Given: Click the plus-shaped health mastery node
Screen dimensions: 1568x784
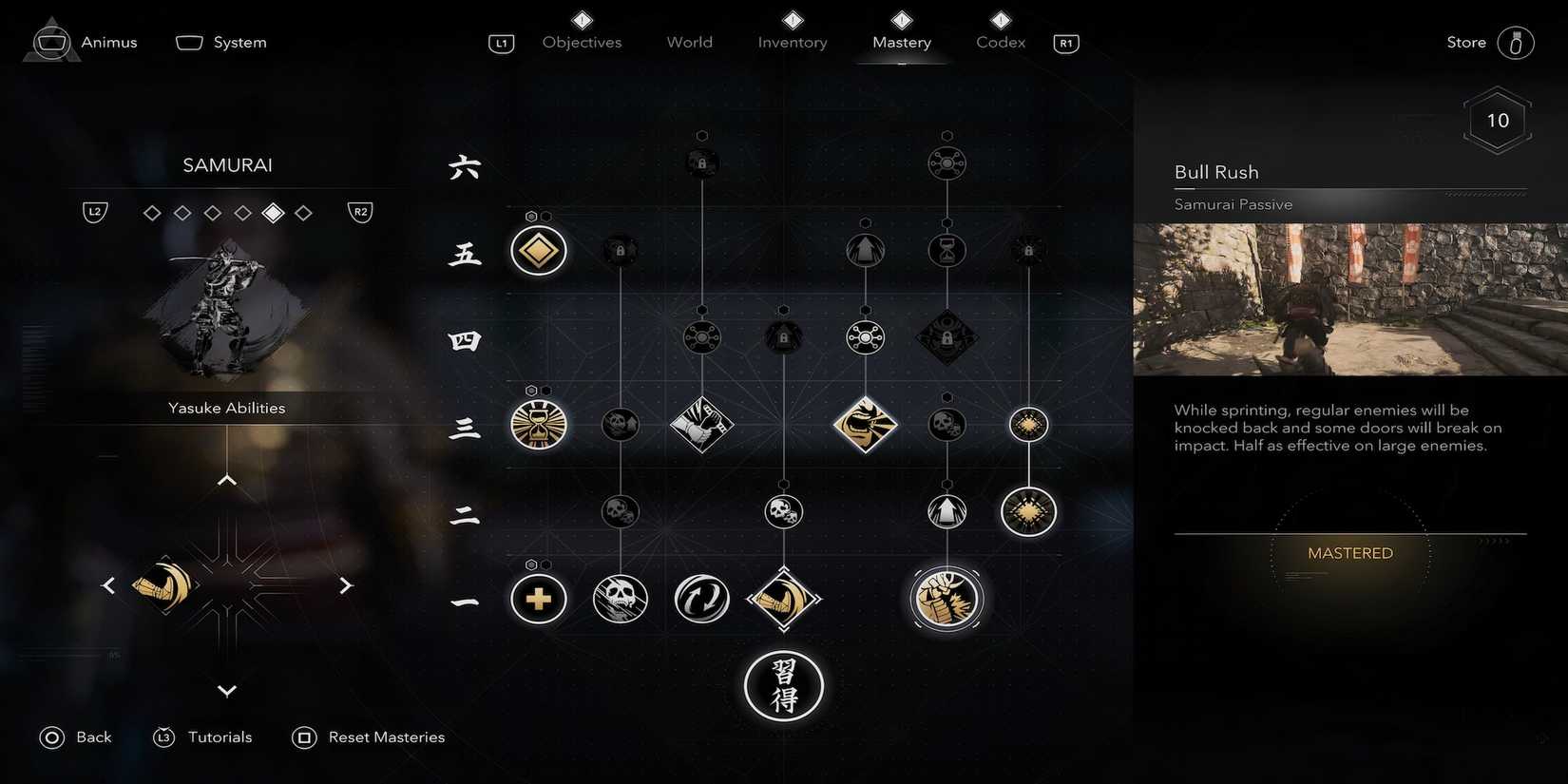Looking at the screenshot, I should [538, 599].
